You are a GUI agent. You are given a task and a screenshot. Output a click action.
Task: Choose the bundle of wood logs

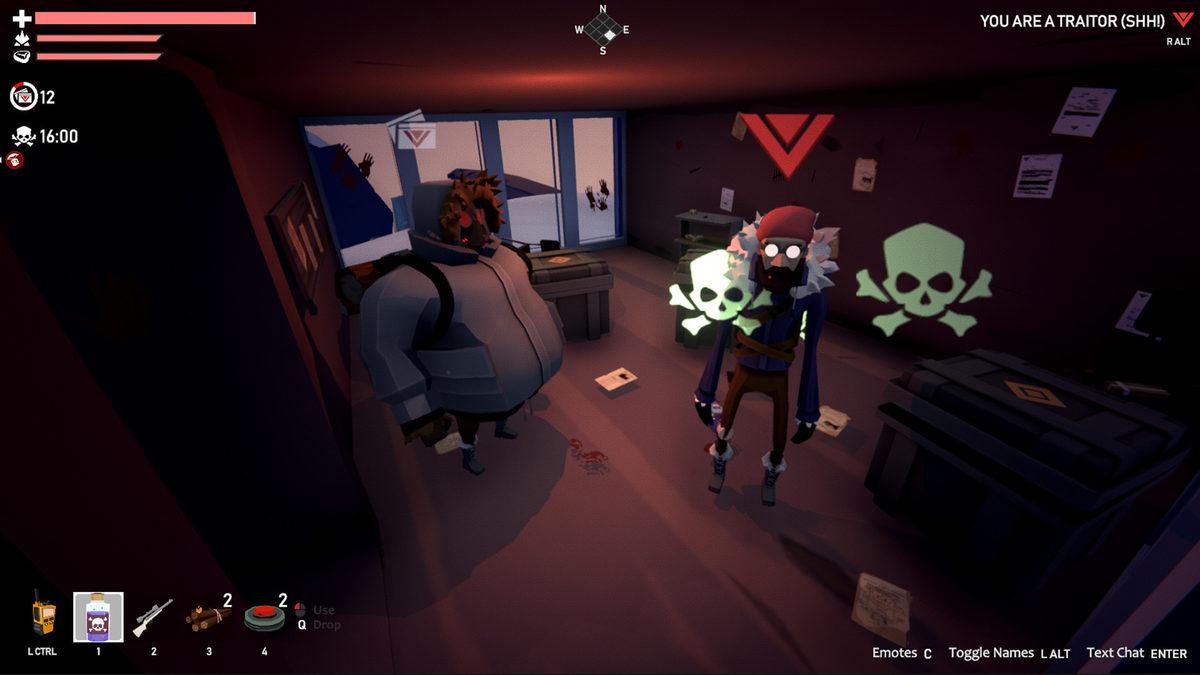(206, 617)
